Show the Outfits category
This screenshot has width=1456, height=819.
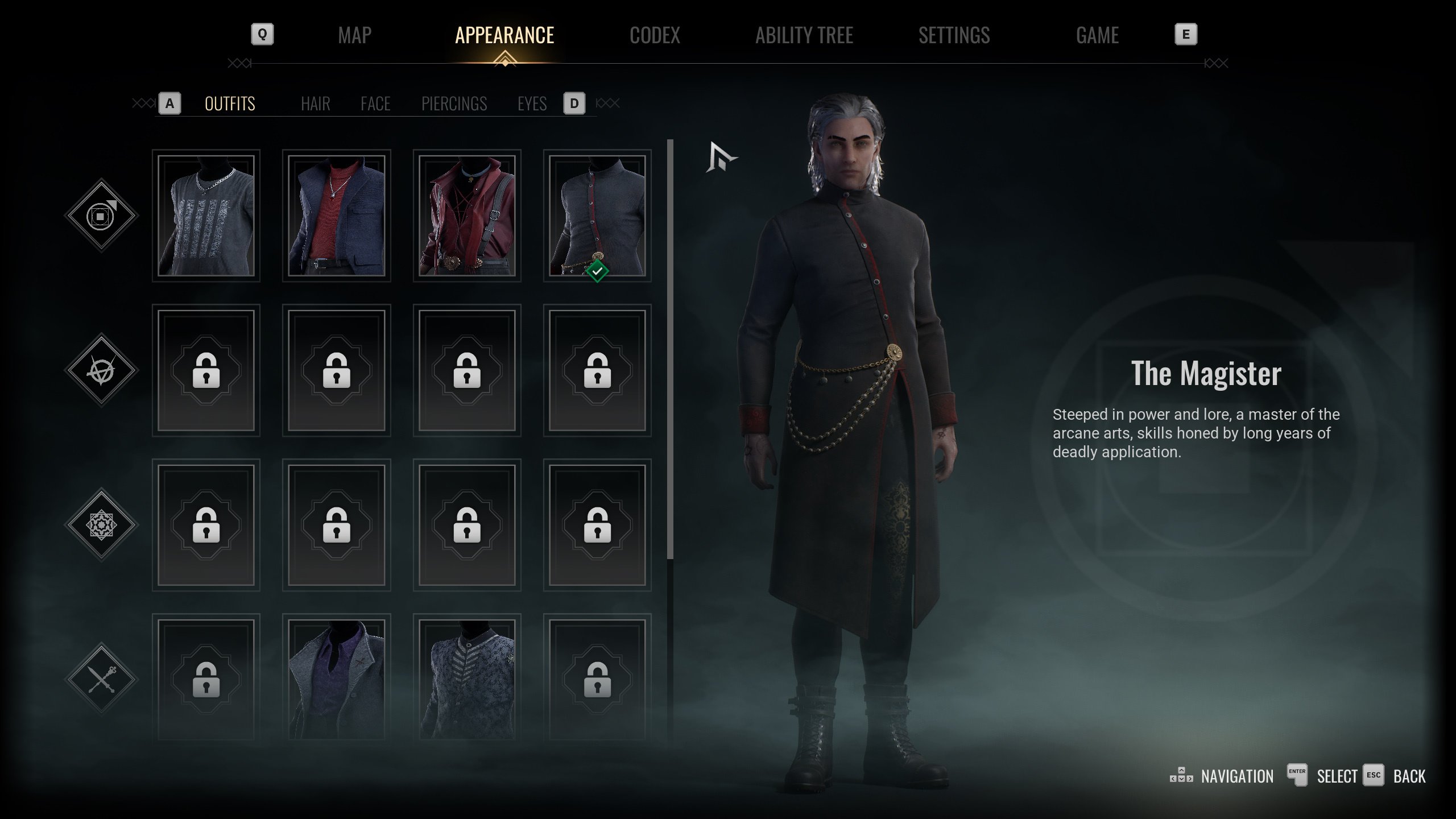(230, 104)
